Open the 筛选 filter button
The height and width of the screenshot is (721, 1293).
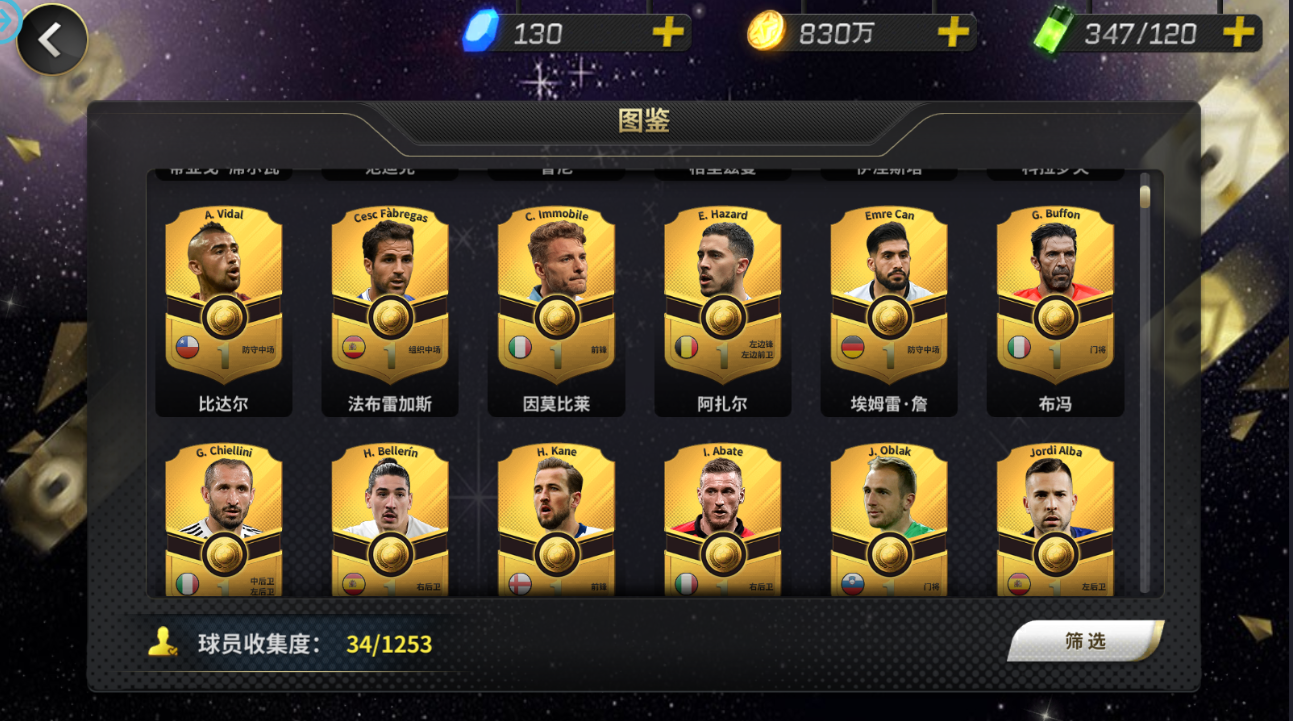click(x=1085, y=641)
